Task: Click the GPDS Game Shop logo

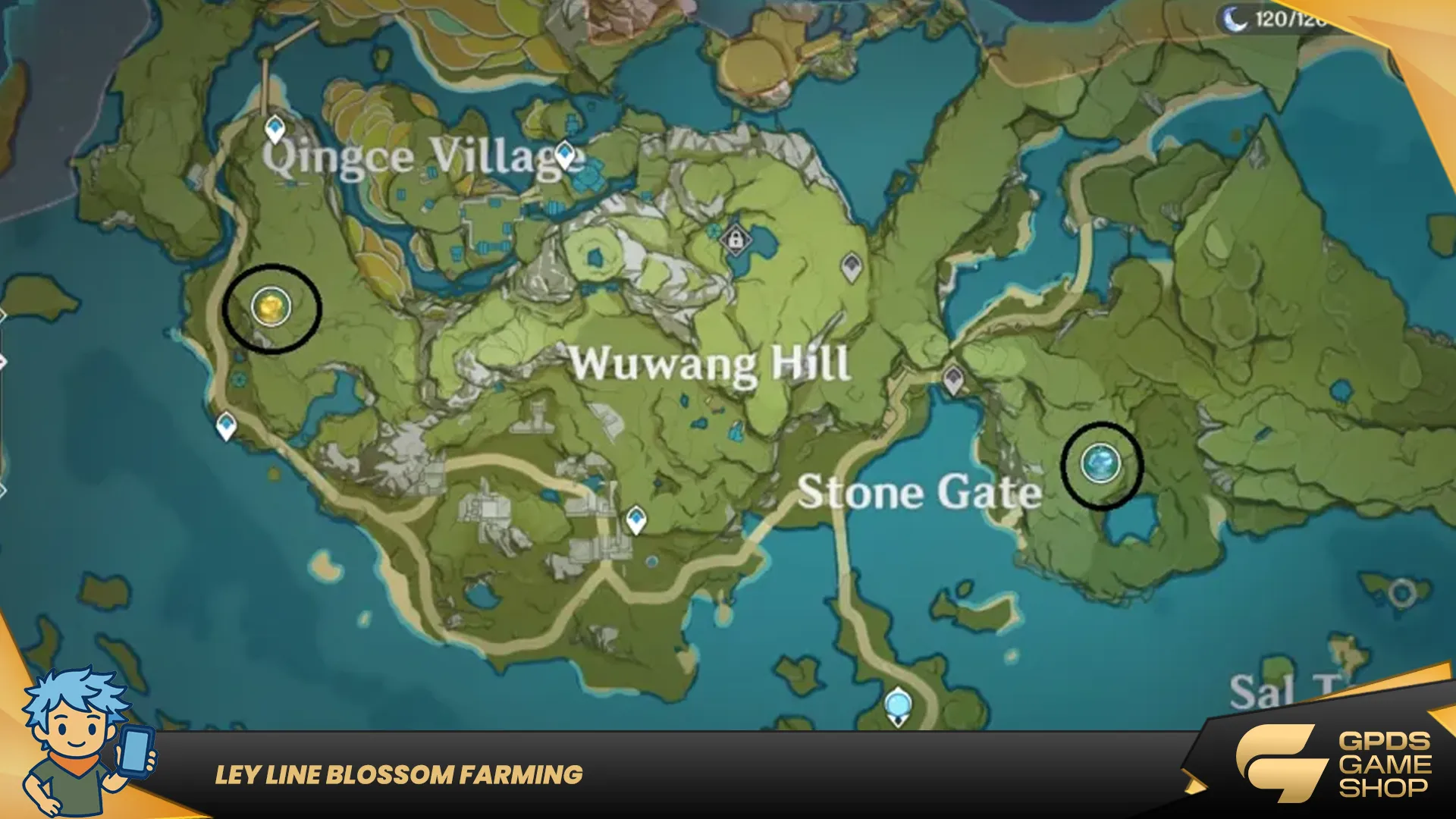Action: click(1333, 764)
